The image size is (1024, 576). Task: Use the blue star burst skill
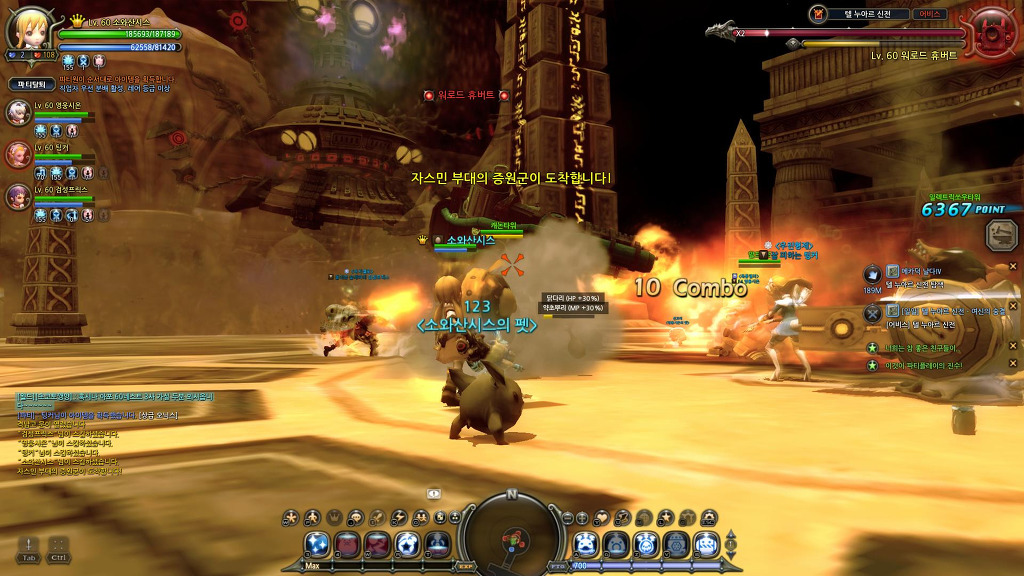407,544
